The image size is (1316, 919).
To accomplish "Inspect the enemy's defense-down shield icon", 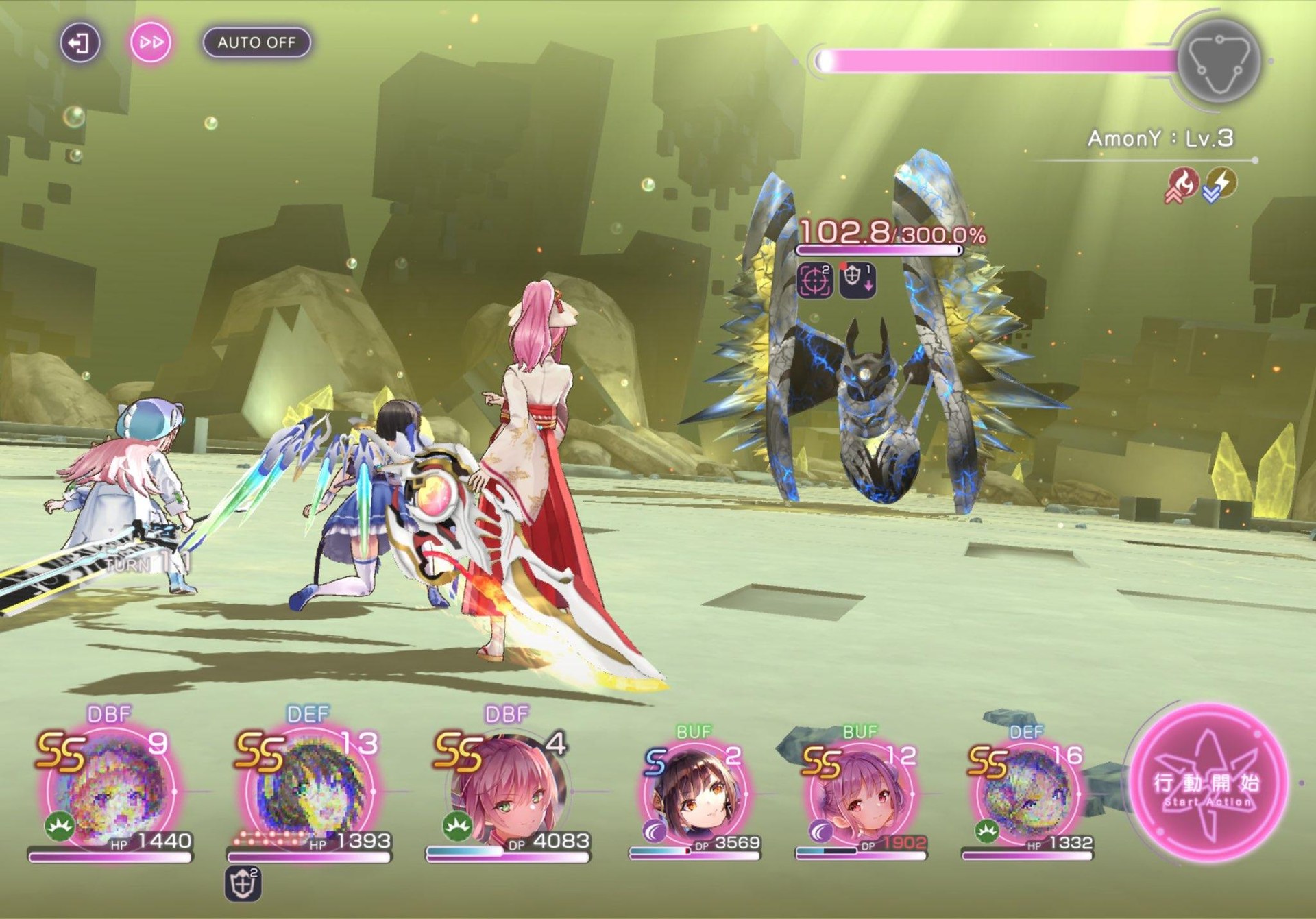I will pyautogui.click(x=857, y=280).
